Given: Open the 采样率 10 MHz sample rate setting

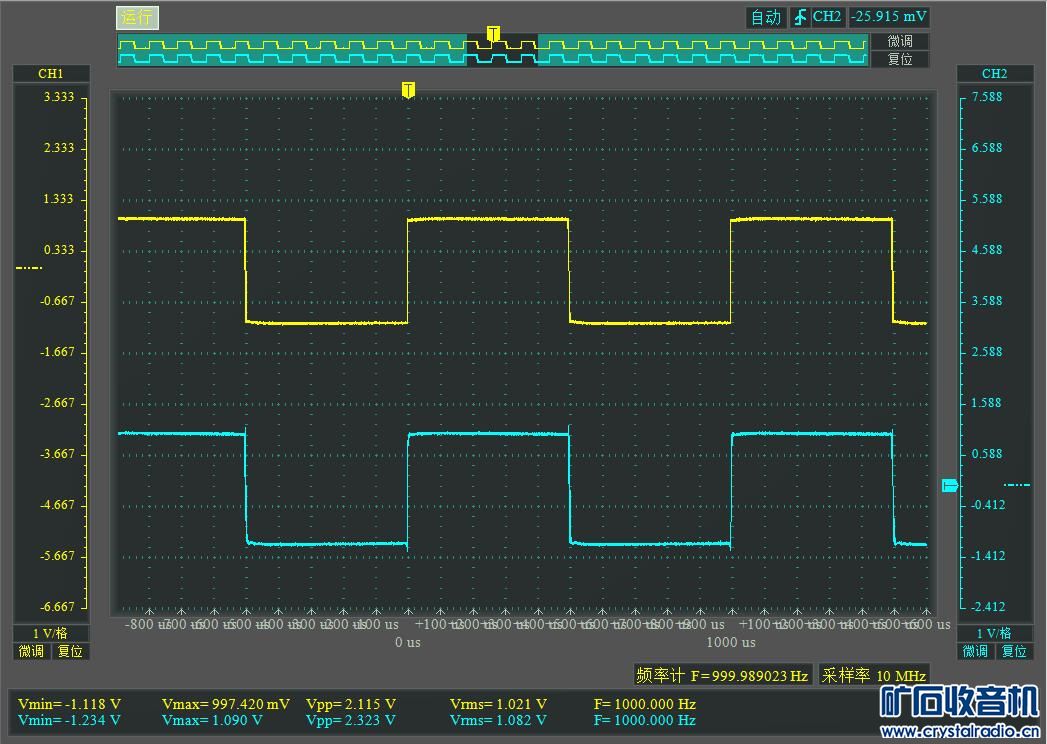Looking at the screenshot, I should coord(873,675).
